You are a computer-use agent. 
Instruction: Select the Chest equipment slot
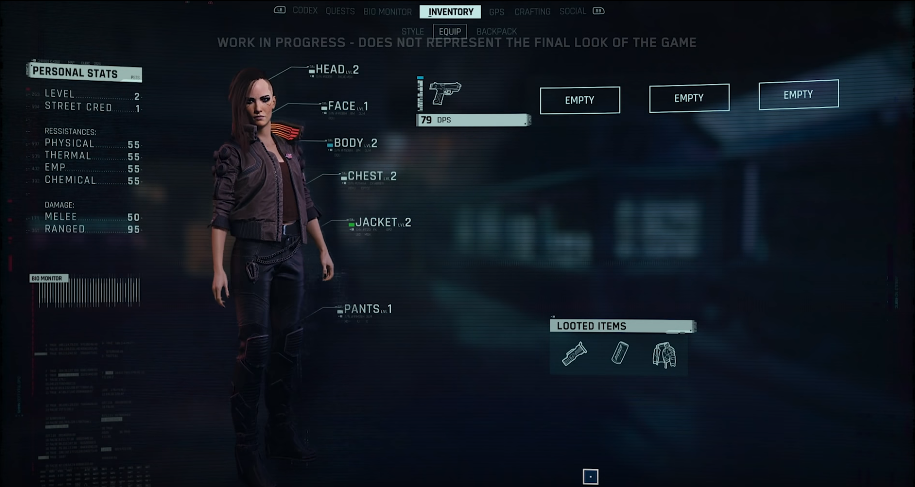tap(371, 176)
